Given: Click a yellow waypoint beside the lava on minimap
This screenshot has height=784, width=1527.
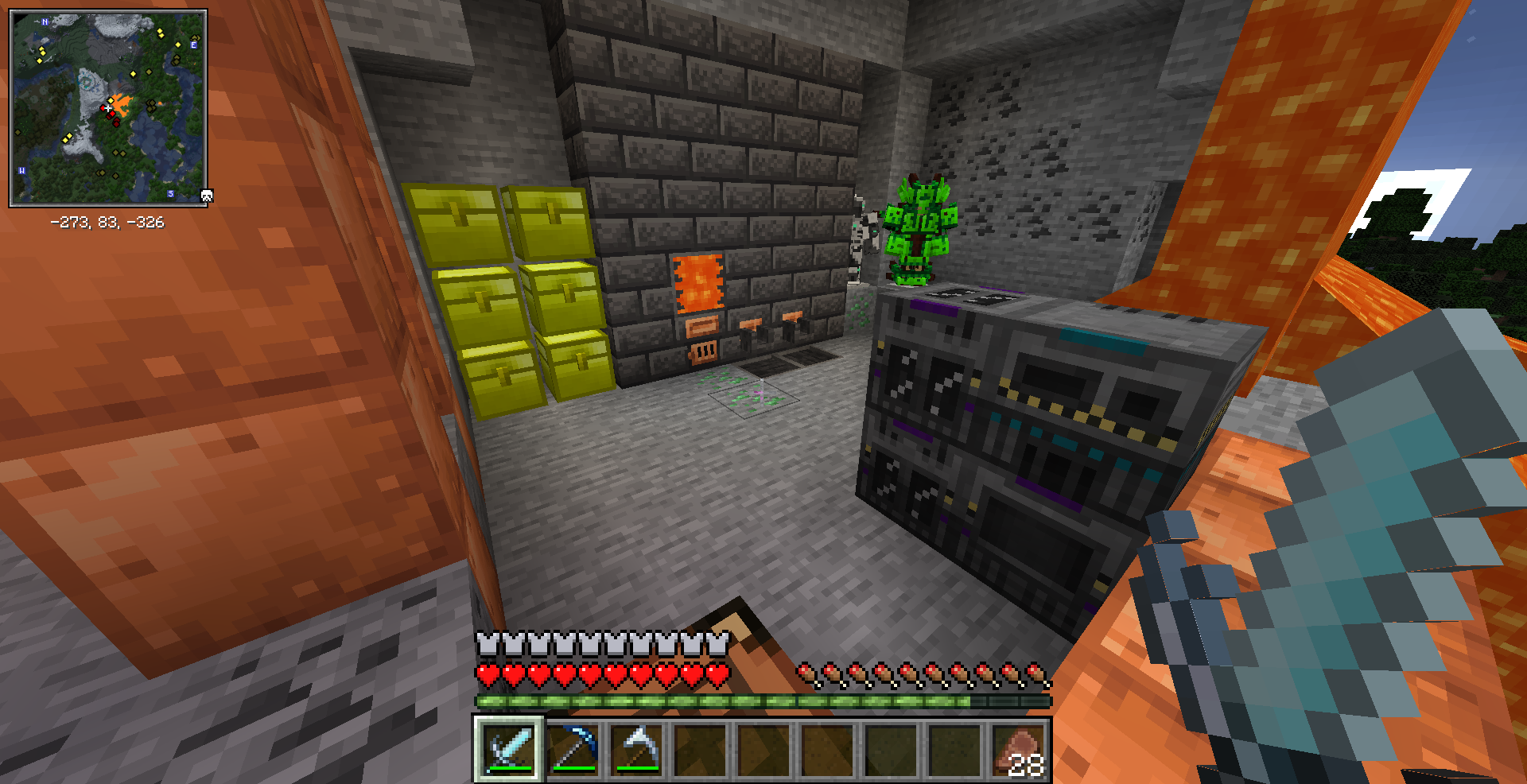Looking at the screenshot, I should [110, 100].
